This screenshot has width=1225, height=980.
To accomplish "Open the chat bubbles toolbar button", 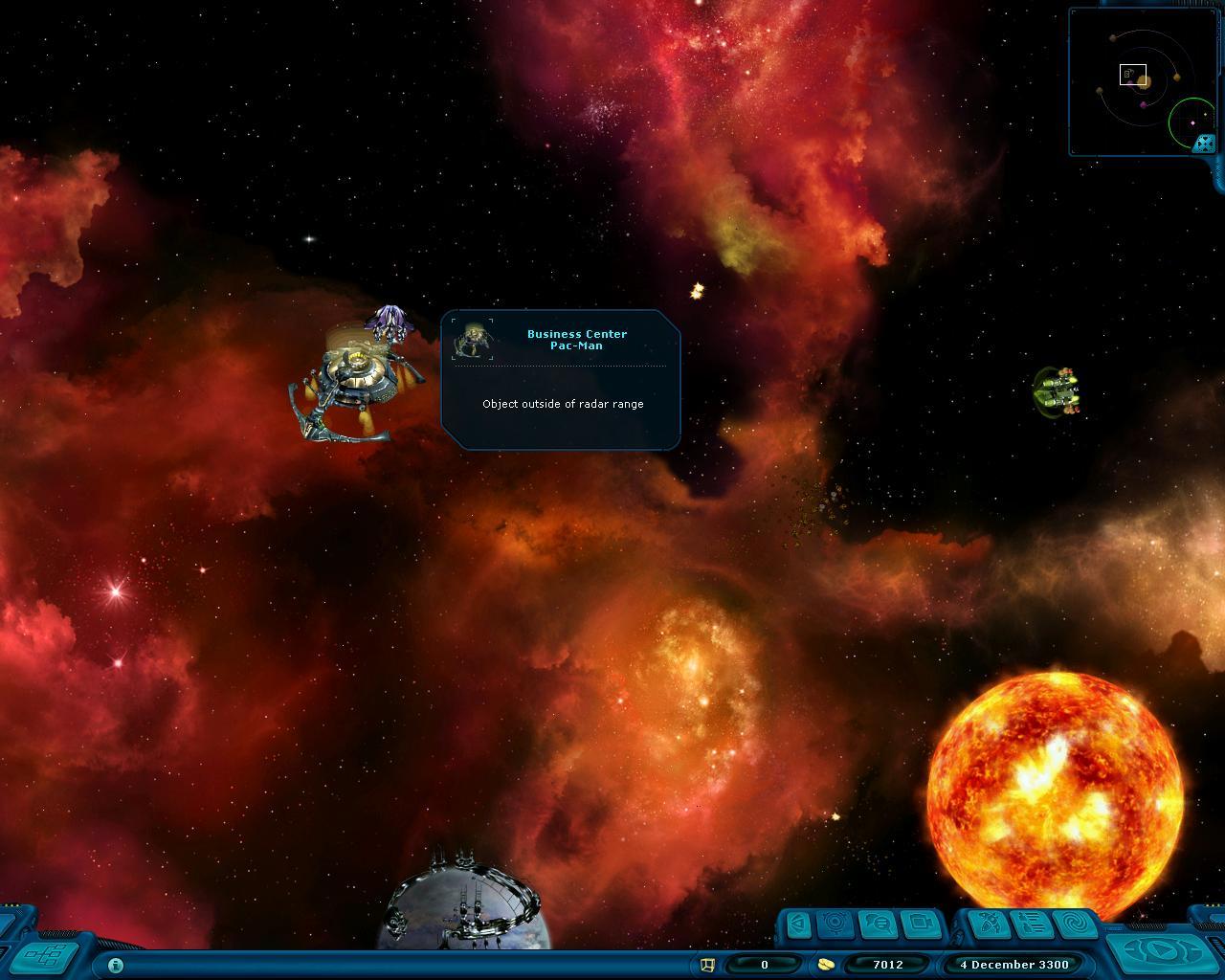I will point(879,924).
